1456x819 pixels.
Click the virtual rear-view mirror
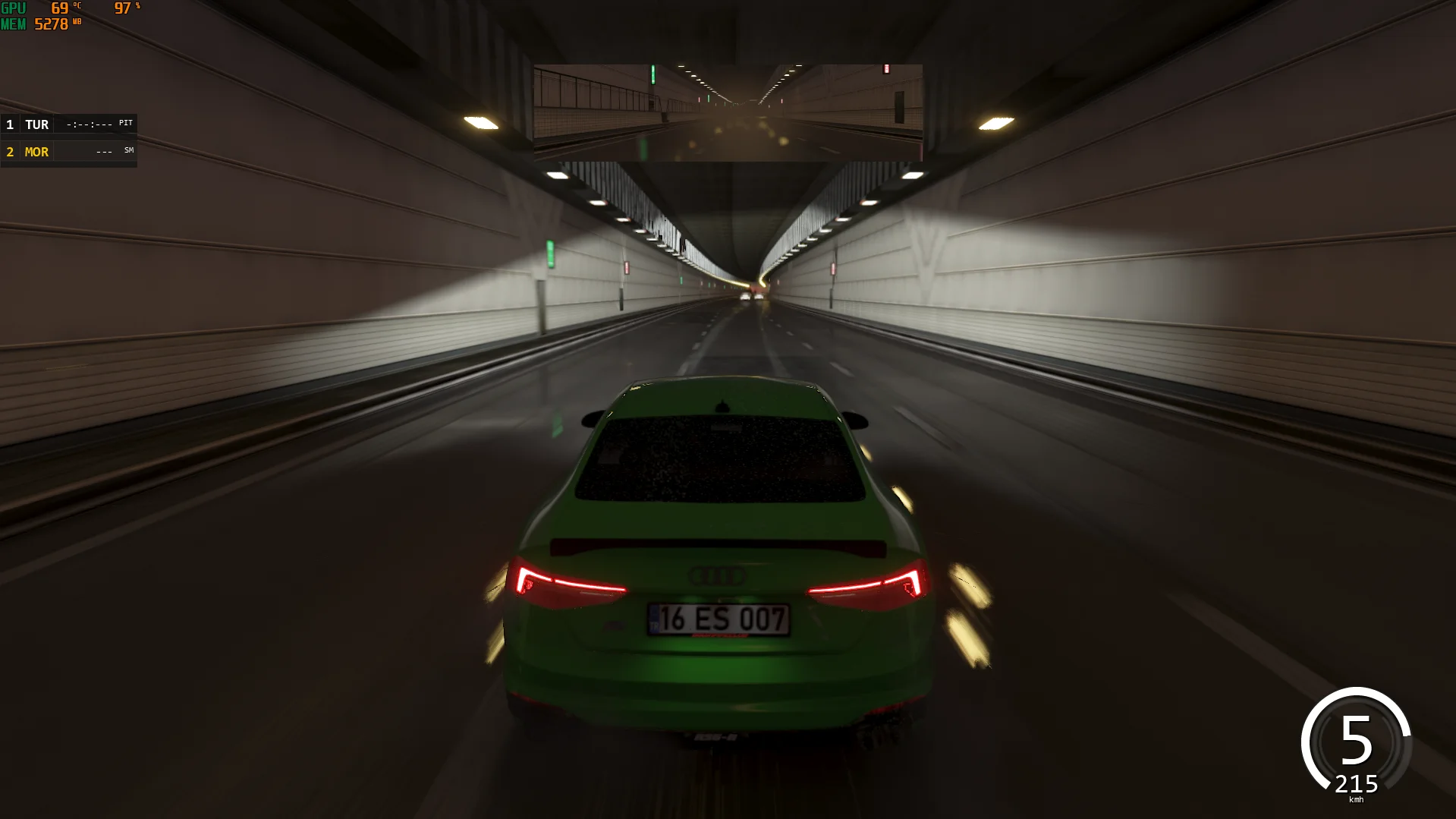(x=728, y=112)
